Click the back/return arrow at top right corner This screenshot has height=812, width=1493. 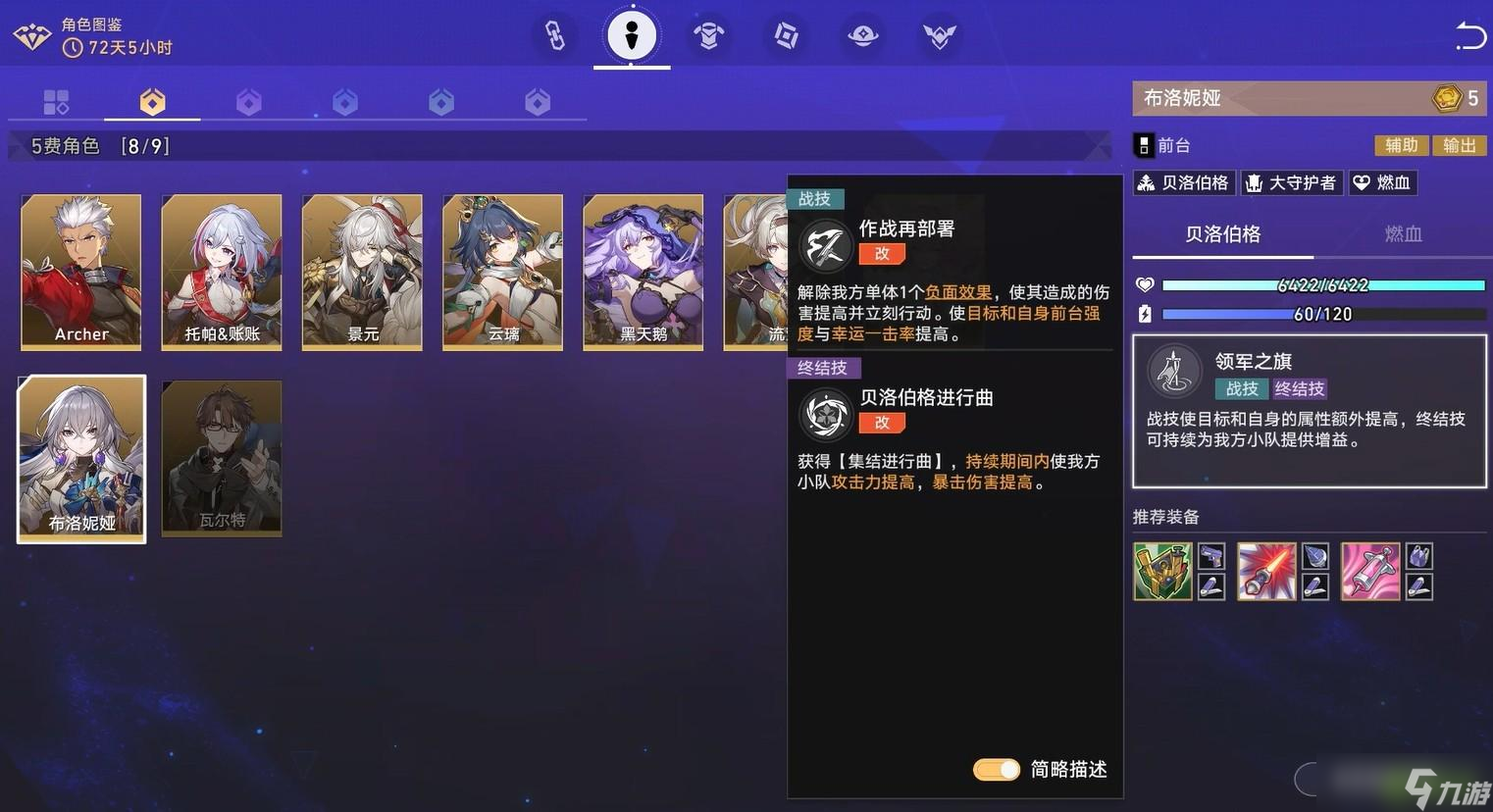tap(1469, 35)
